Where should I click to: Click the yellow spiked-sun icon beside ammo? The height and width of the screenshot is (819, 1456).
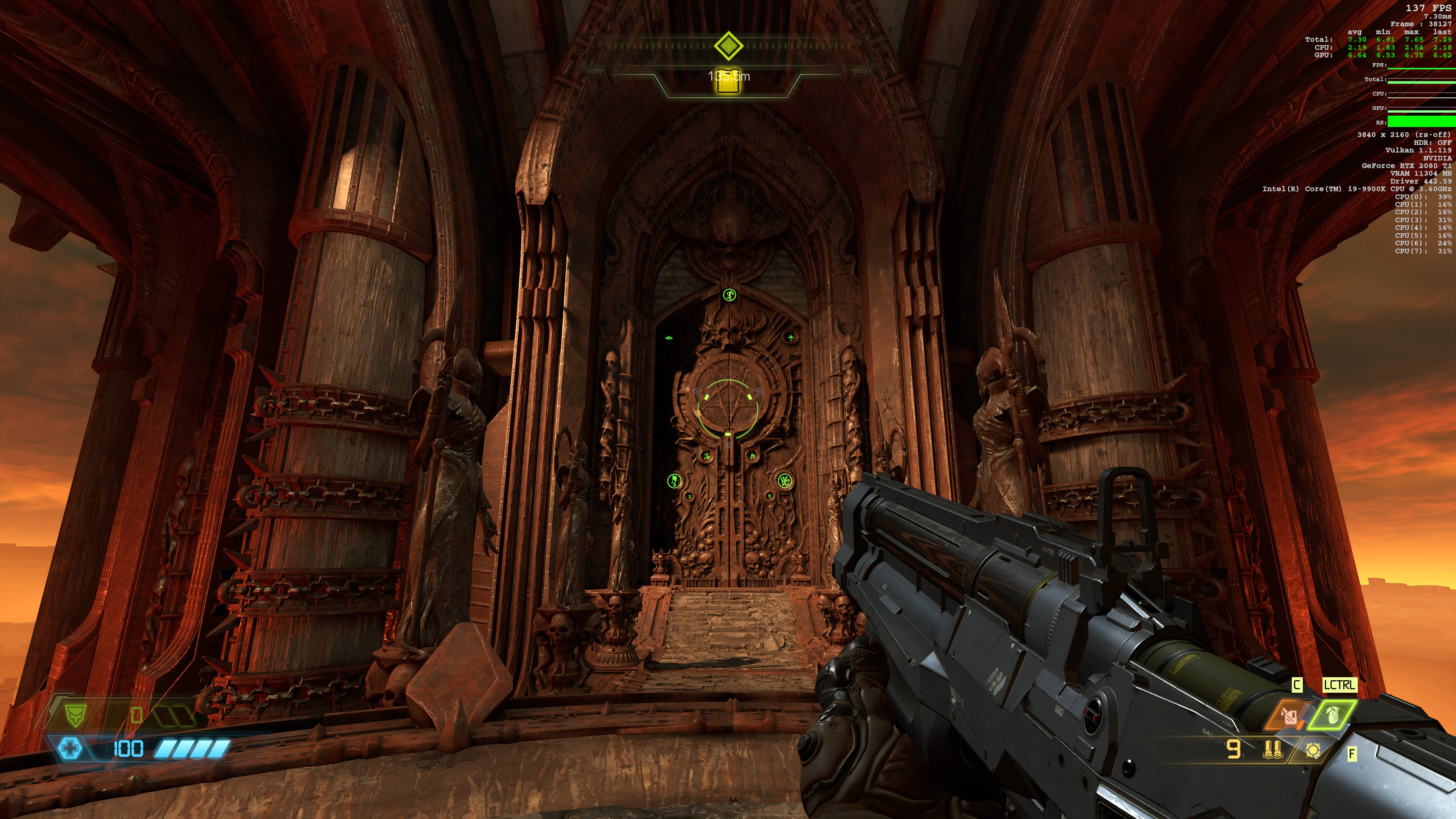[1312, 750]
